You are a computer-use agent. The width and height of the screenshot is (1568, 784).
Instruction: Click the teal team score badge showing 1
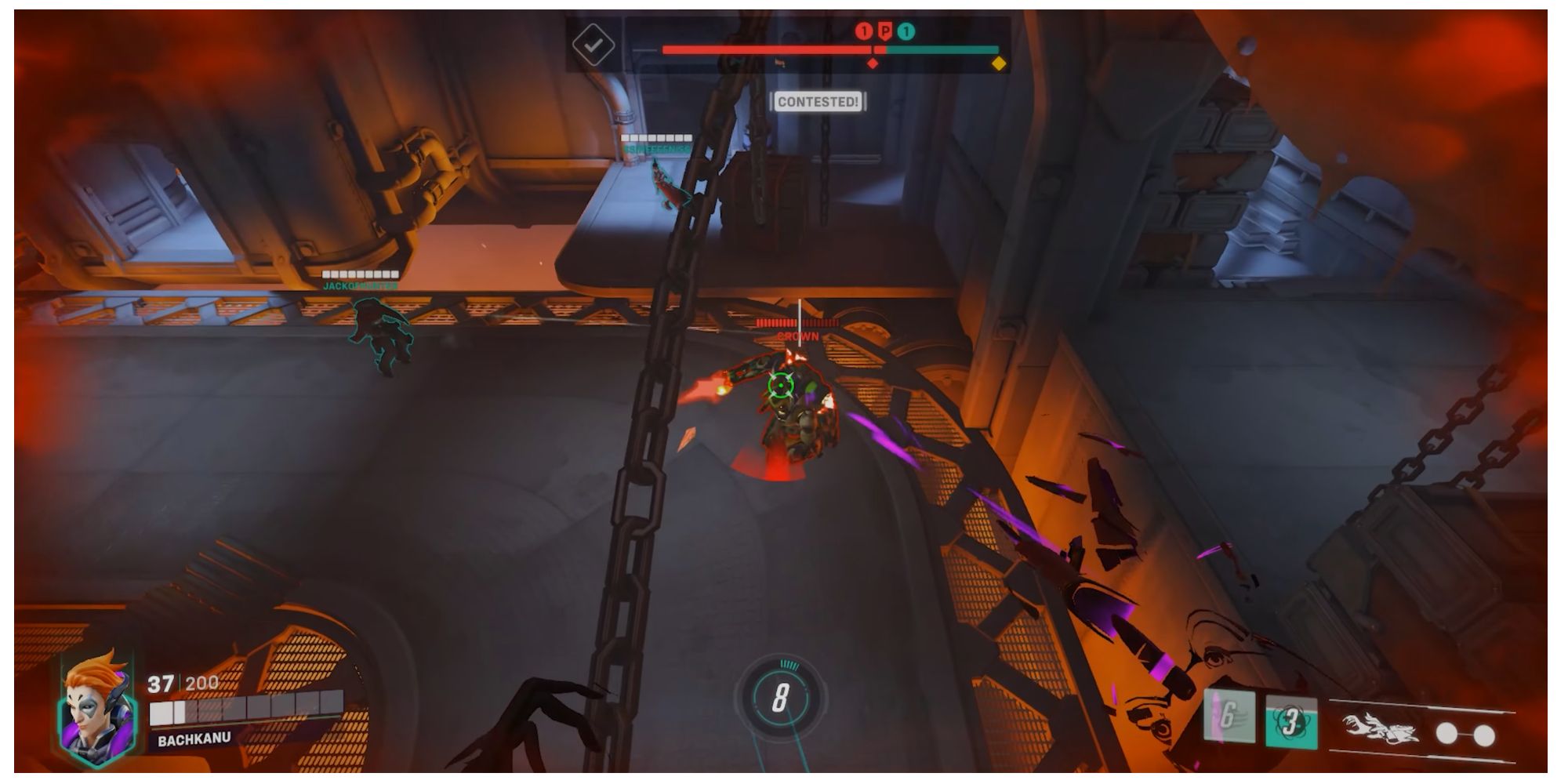[905, 31]
